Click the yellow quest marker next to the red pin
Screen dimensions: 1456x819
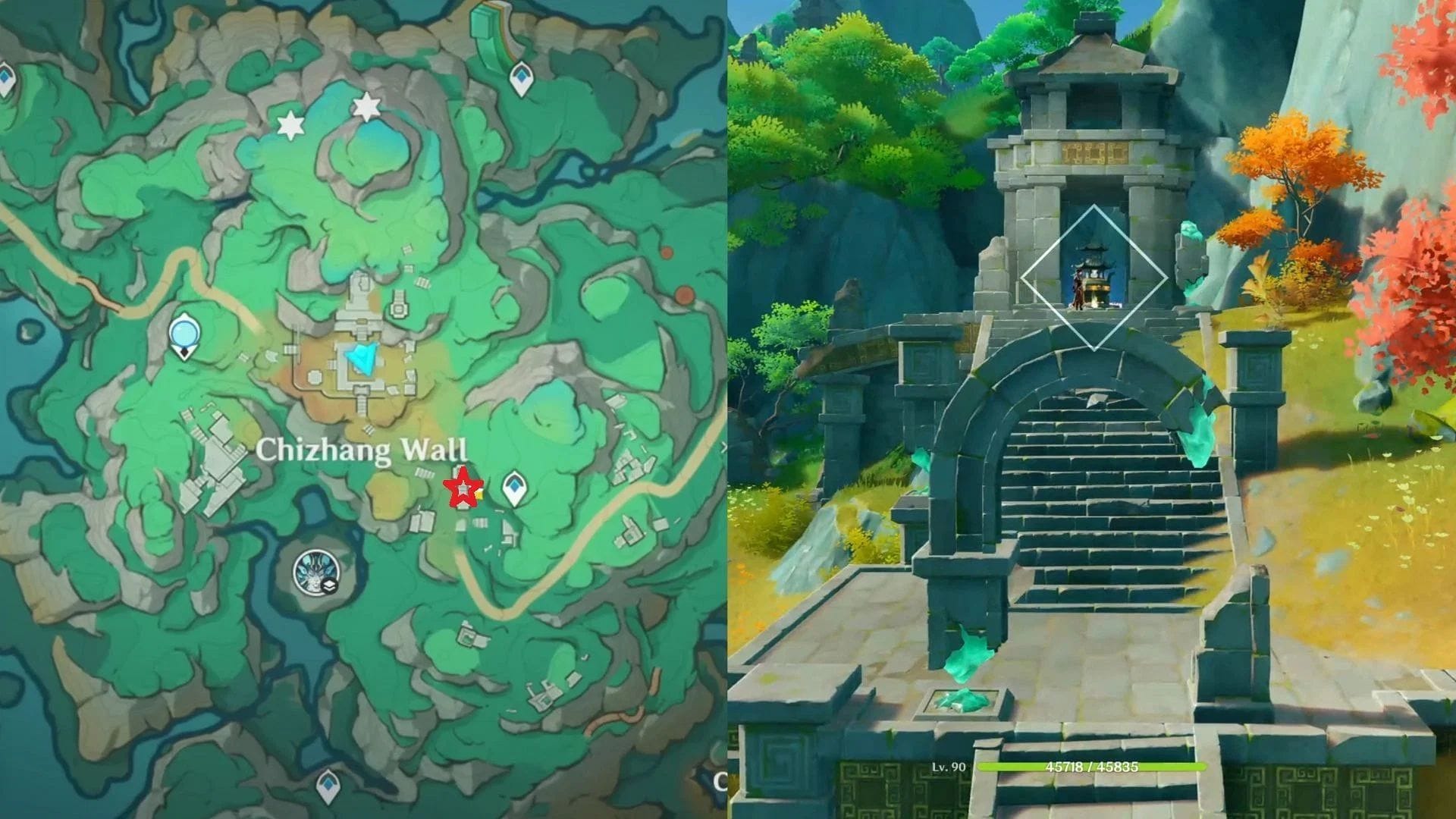tap(479, 494)
